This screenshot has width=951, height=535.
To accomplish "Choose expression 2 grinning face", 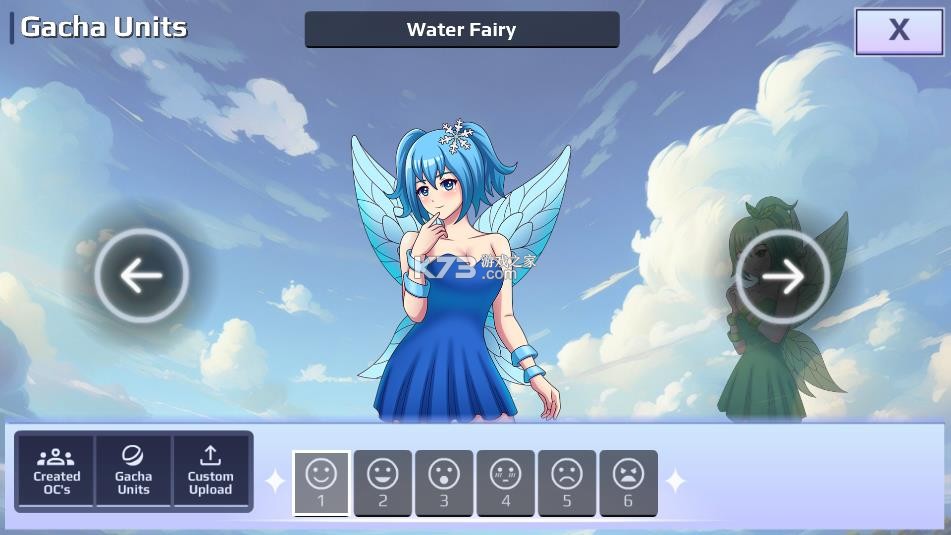I will (x=382, y=482).
